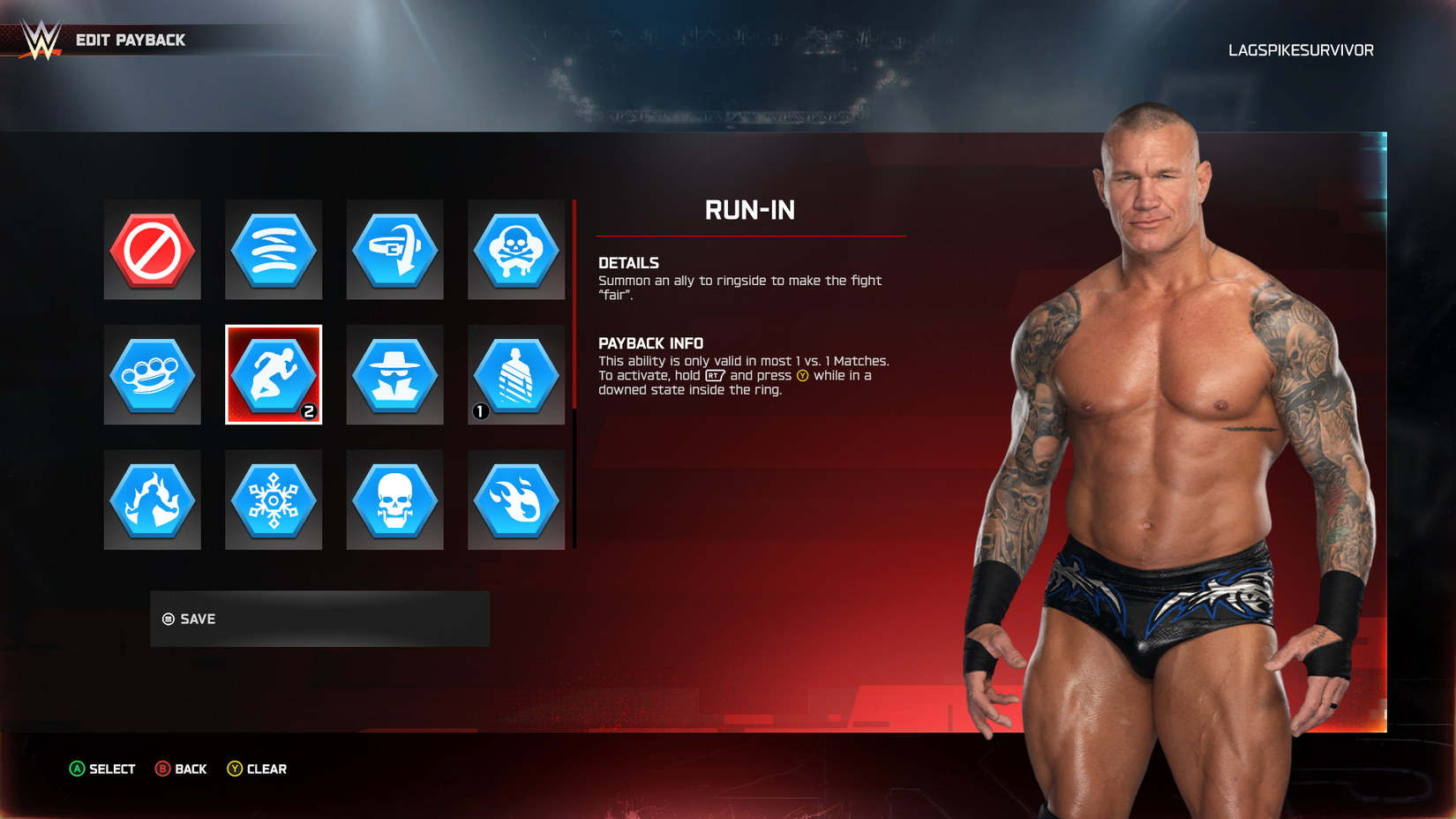Pick the skull gag payback icon

pyautogui.click(x=394, y=500)
